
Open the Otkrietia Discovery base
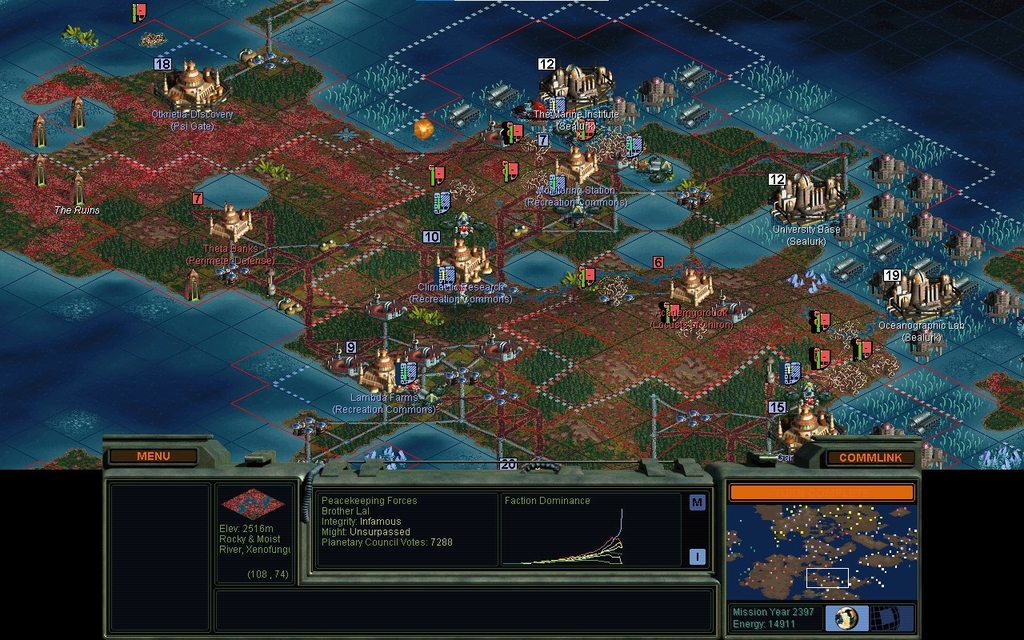pos(192,87)
